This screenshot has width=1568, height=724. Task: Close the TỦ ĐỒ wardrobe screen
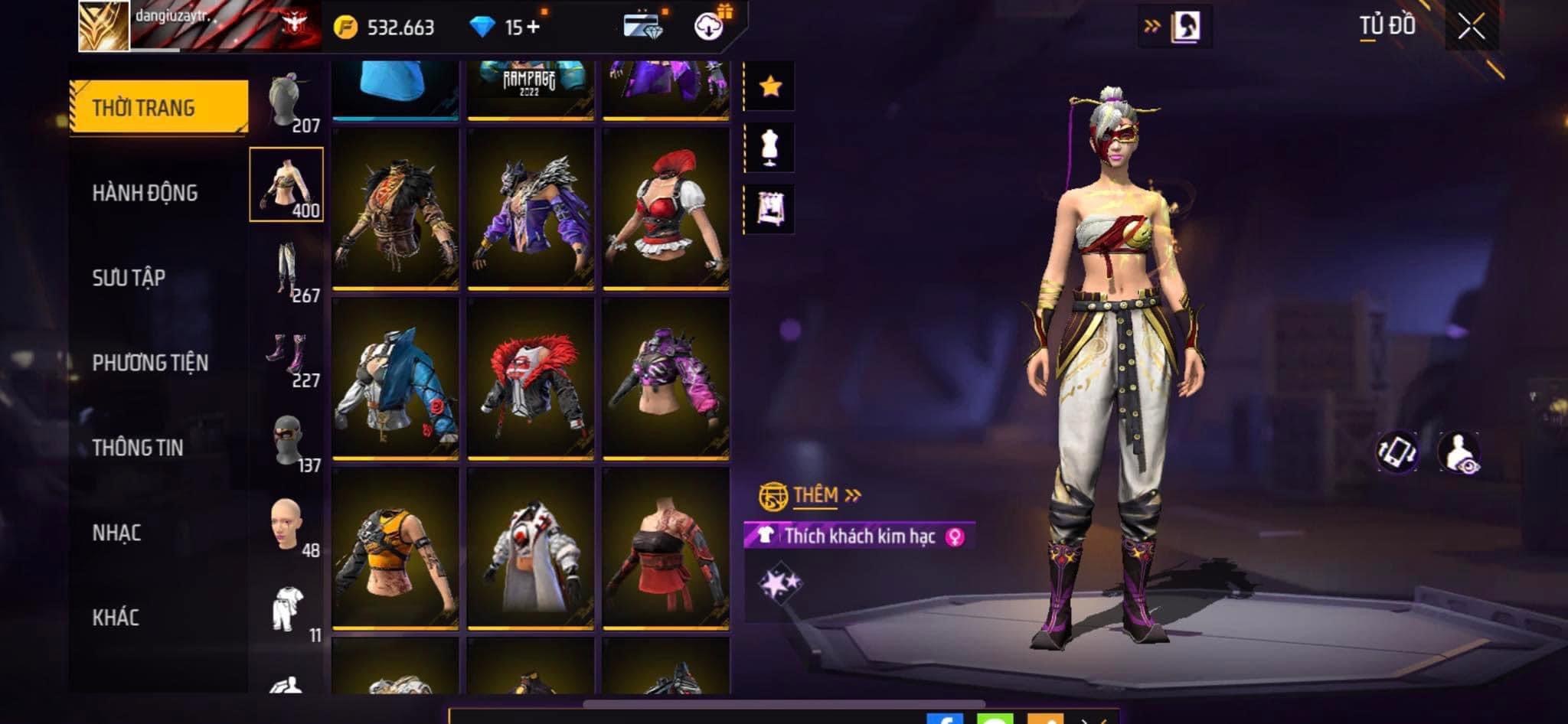click(1471, 28)
